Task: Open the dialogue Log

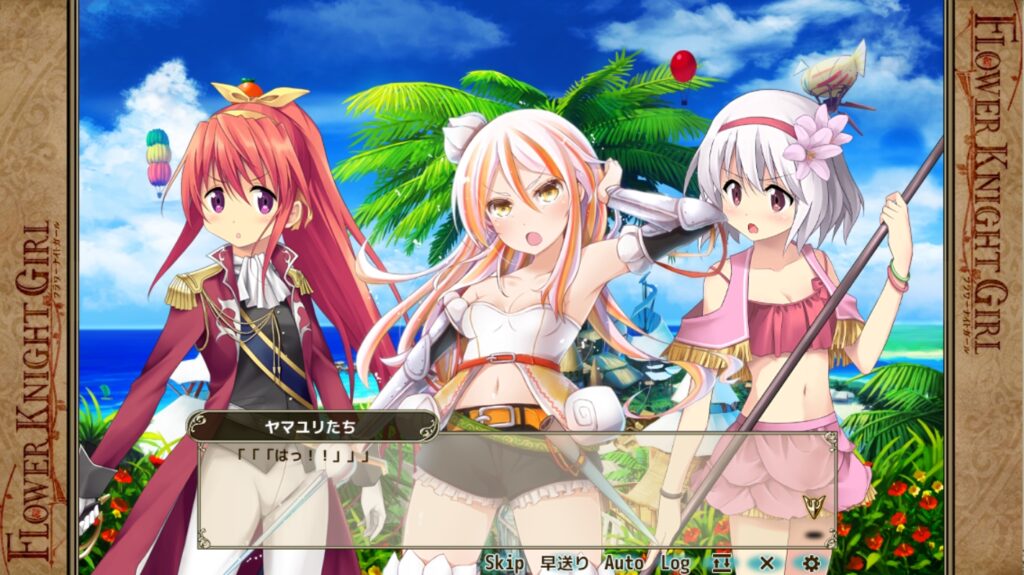Action: pyautogui.click(x=675, y=563)
